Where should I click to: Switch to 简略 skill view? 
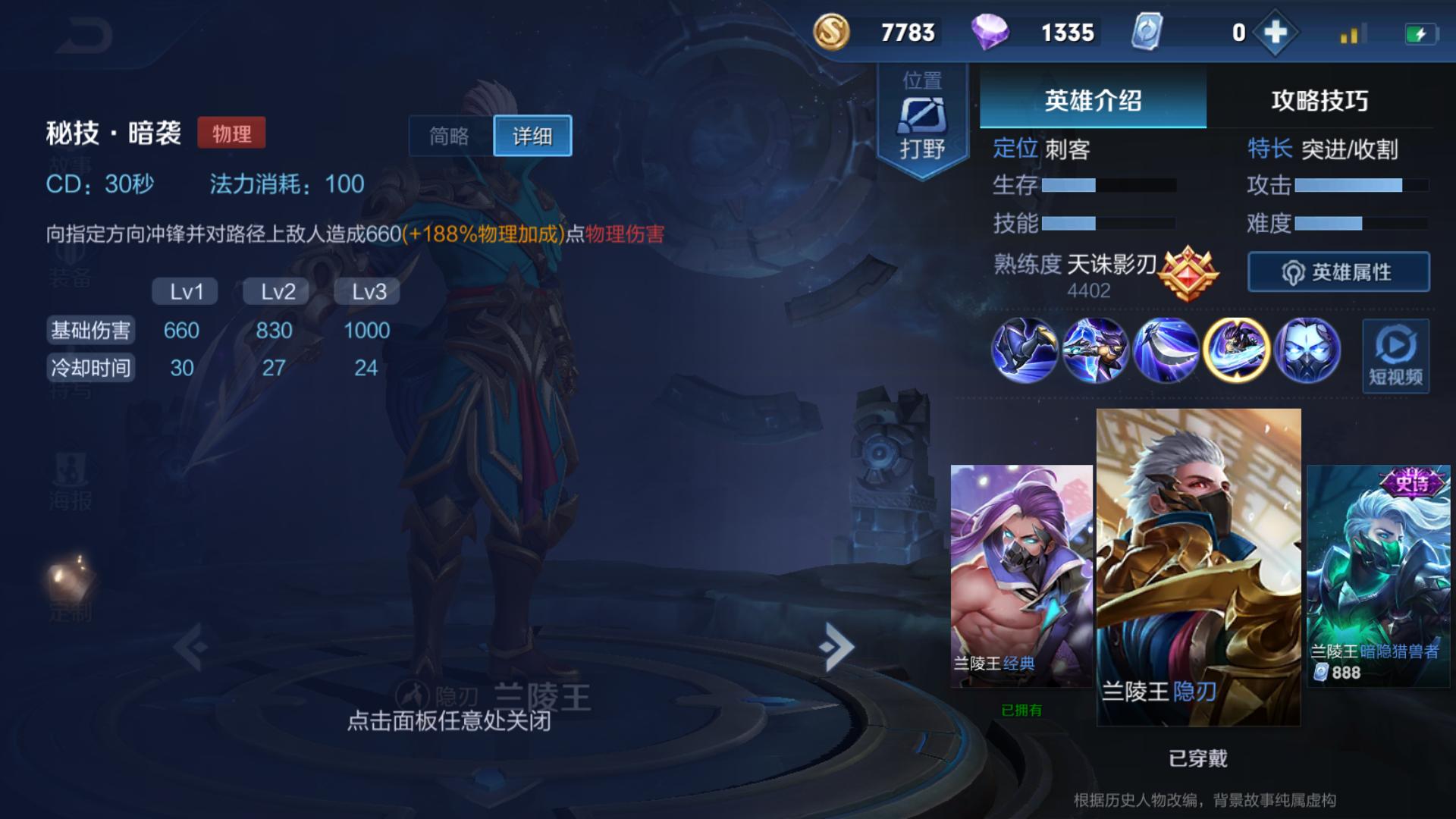coord(447,135)
